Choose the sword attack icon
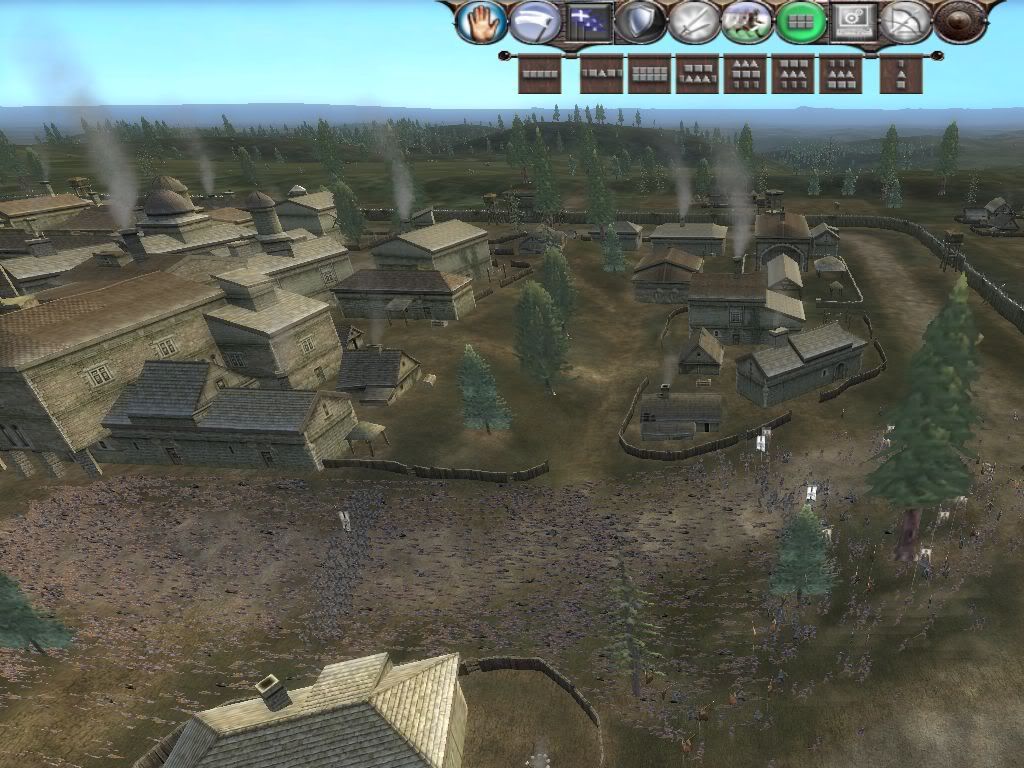This screenshot has height=768, width=1024. click(694, 22)
